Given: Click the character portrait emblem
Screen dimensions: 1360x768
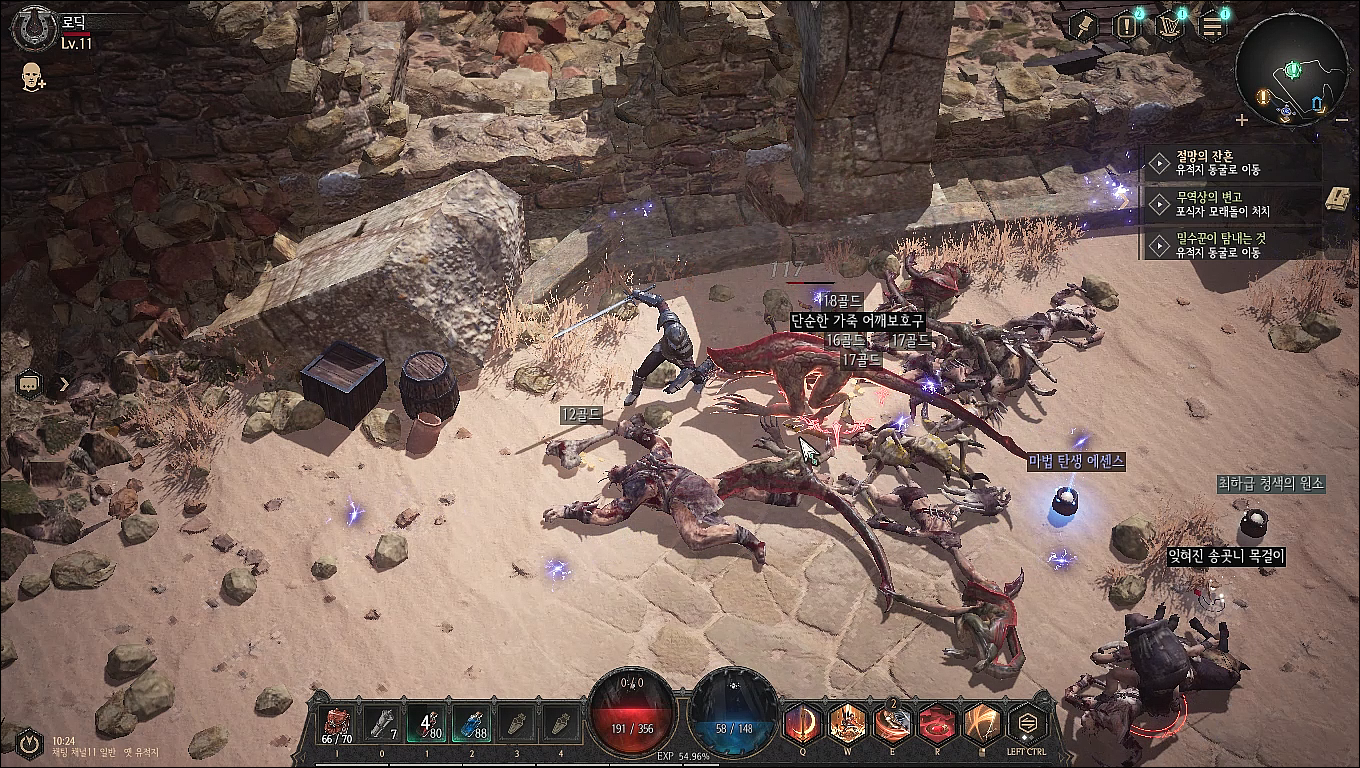Looking at the screenshot, I should 33,28.
